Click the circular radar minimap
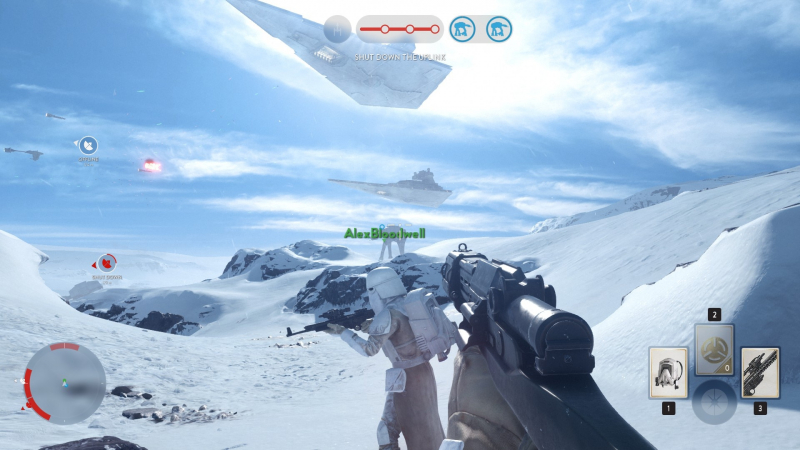The image size is (800, 450). (x=65, y=381)
